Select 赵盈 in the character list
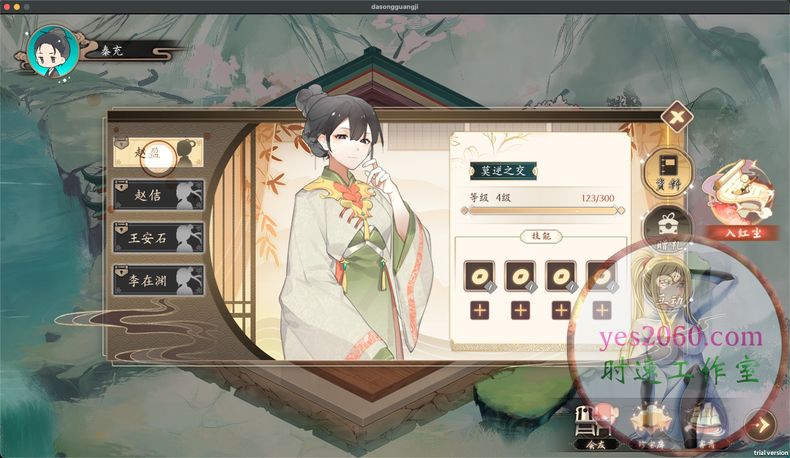The height and width of the screenshot is (458, 790). [x=158, y=154]
